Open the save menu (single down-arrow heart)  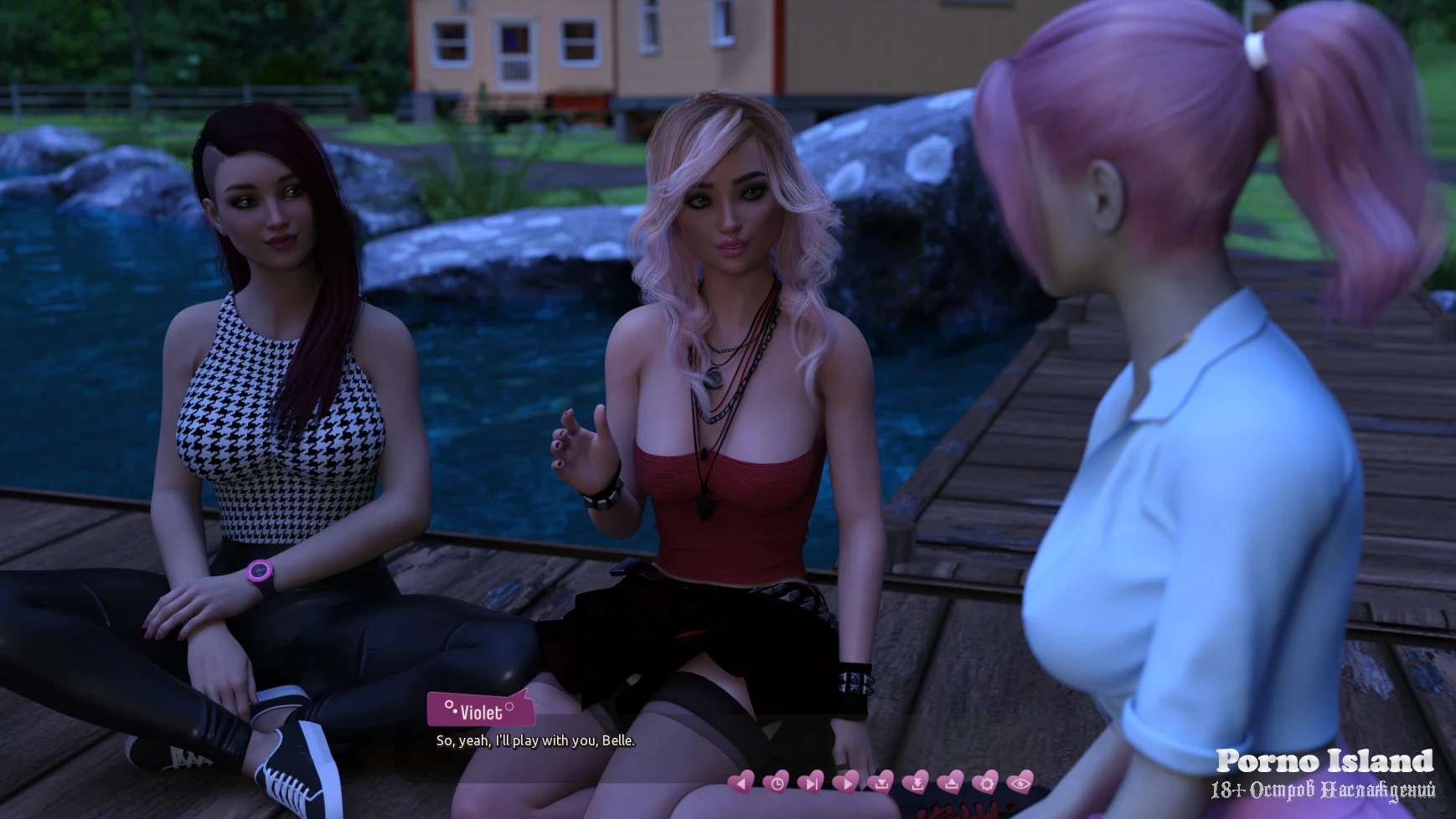coord(880,783)
